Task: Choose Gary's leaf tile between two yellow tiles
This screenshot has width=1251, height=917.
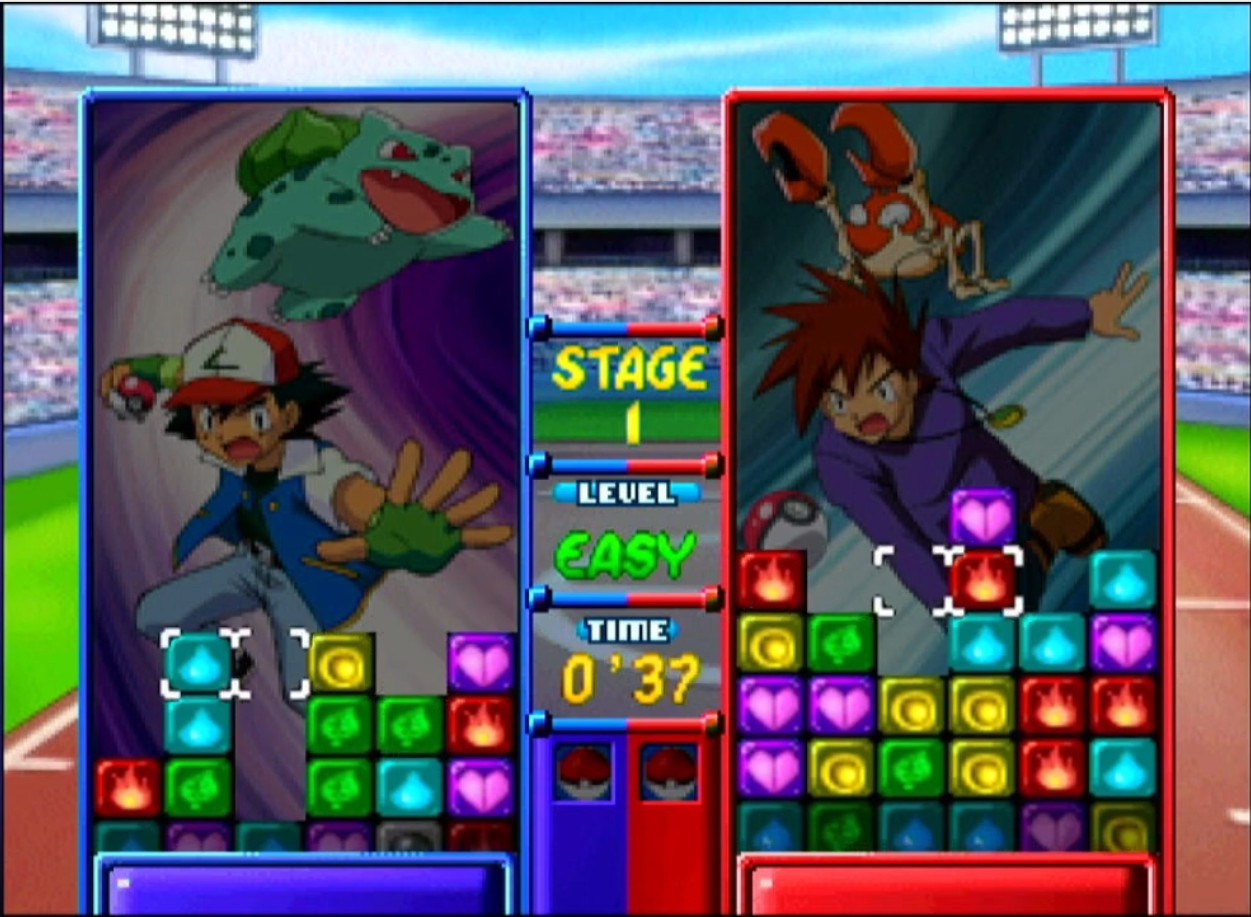Action: click(912, 768)
